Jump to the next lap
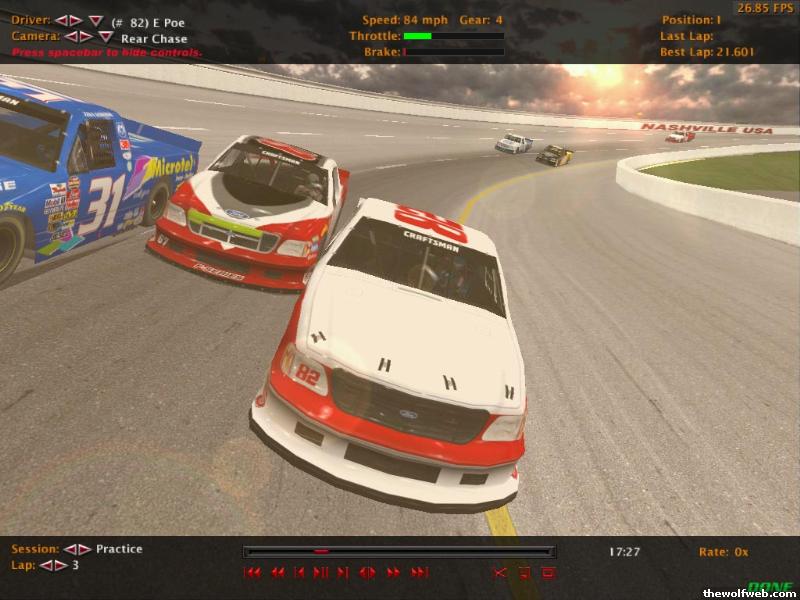 [61, 565]
